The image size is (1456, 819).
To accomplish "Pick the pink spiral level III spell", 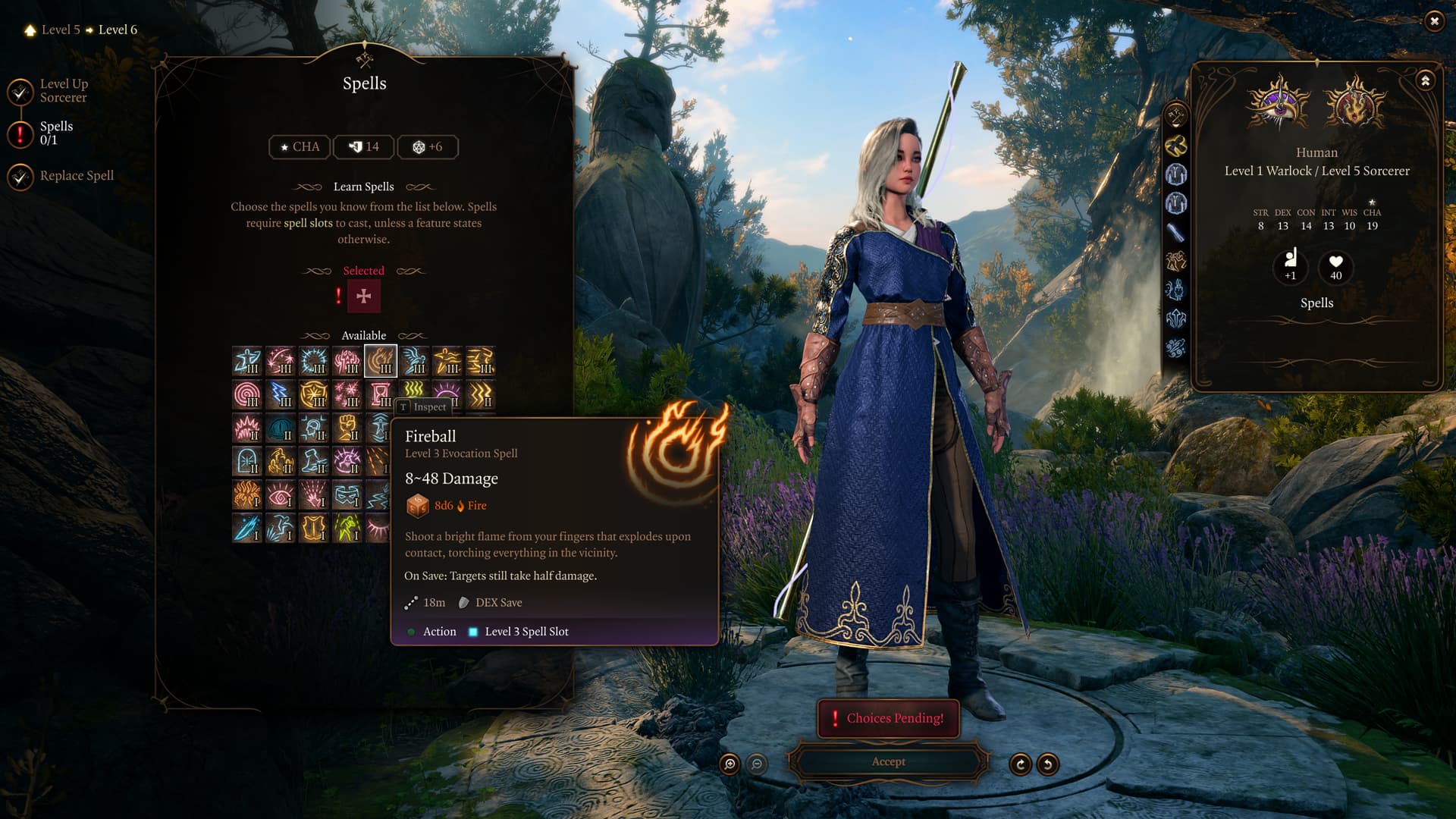I will (247, 394).
